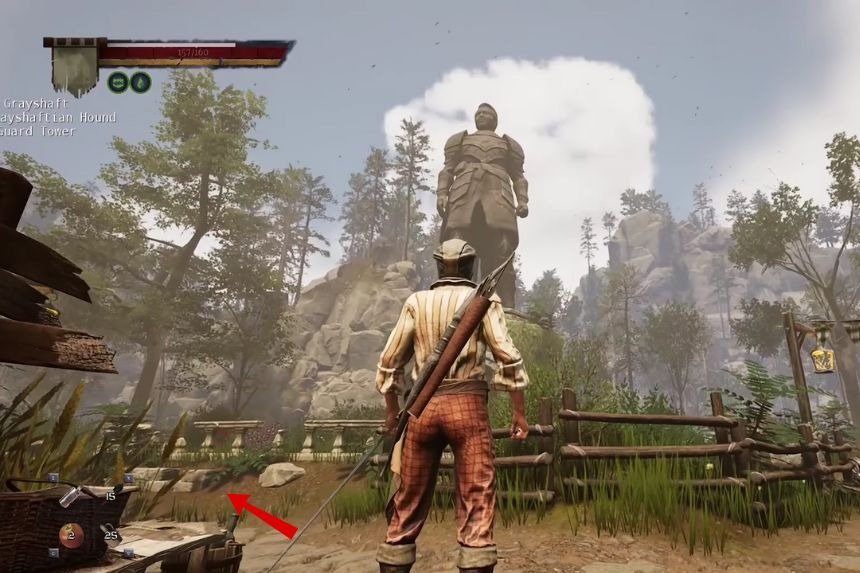Viewport: 860px width, 573px height.
Task: Click the green droplet status icon
Action: pyautogui.click(x=140, y=83)
